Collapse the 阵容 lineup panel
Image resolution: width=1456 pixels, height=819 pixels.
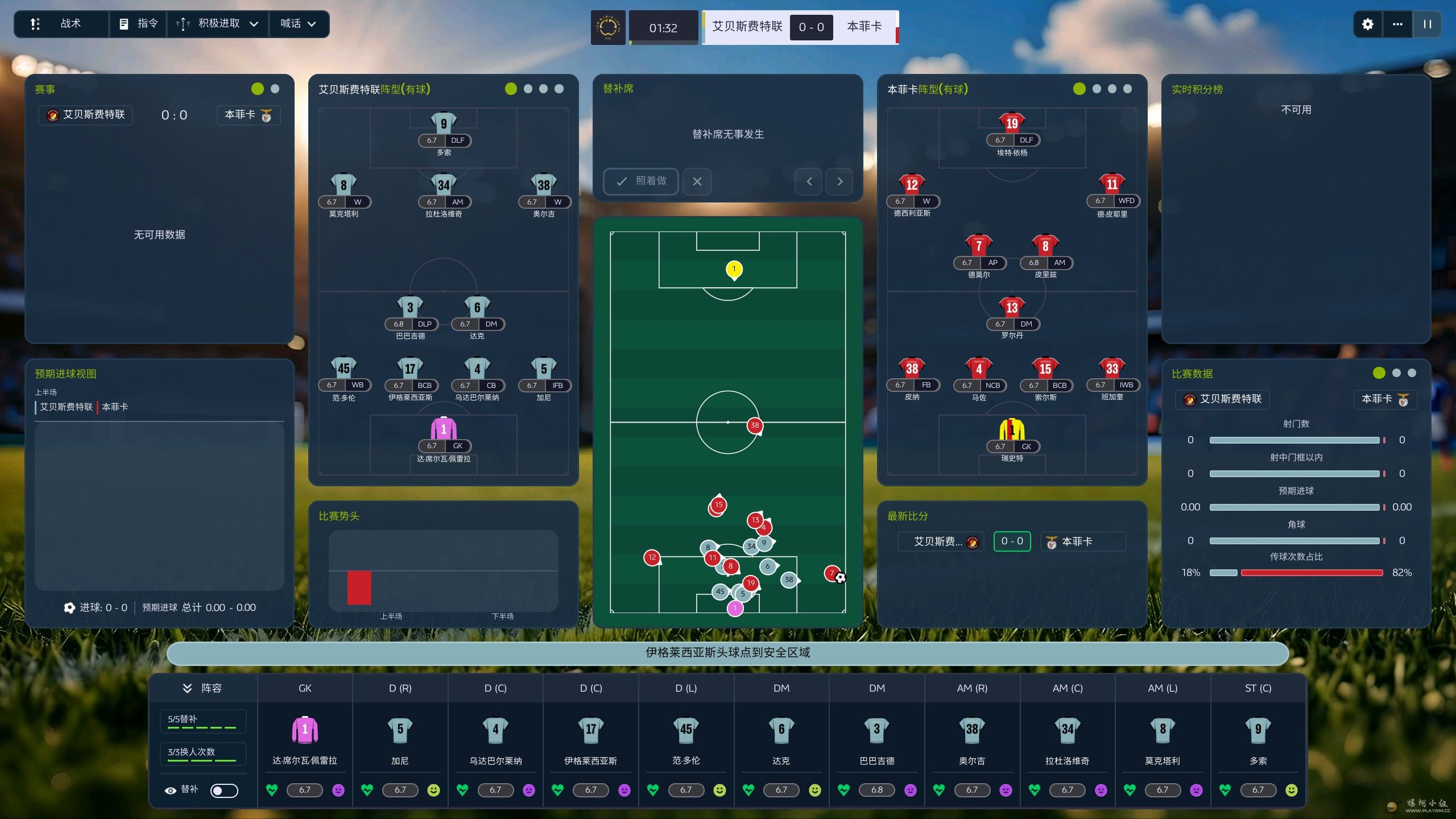click(187, 688)
